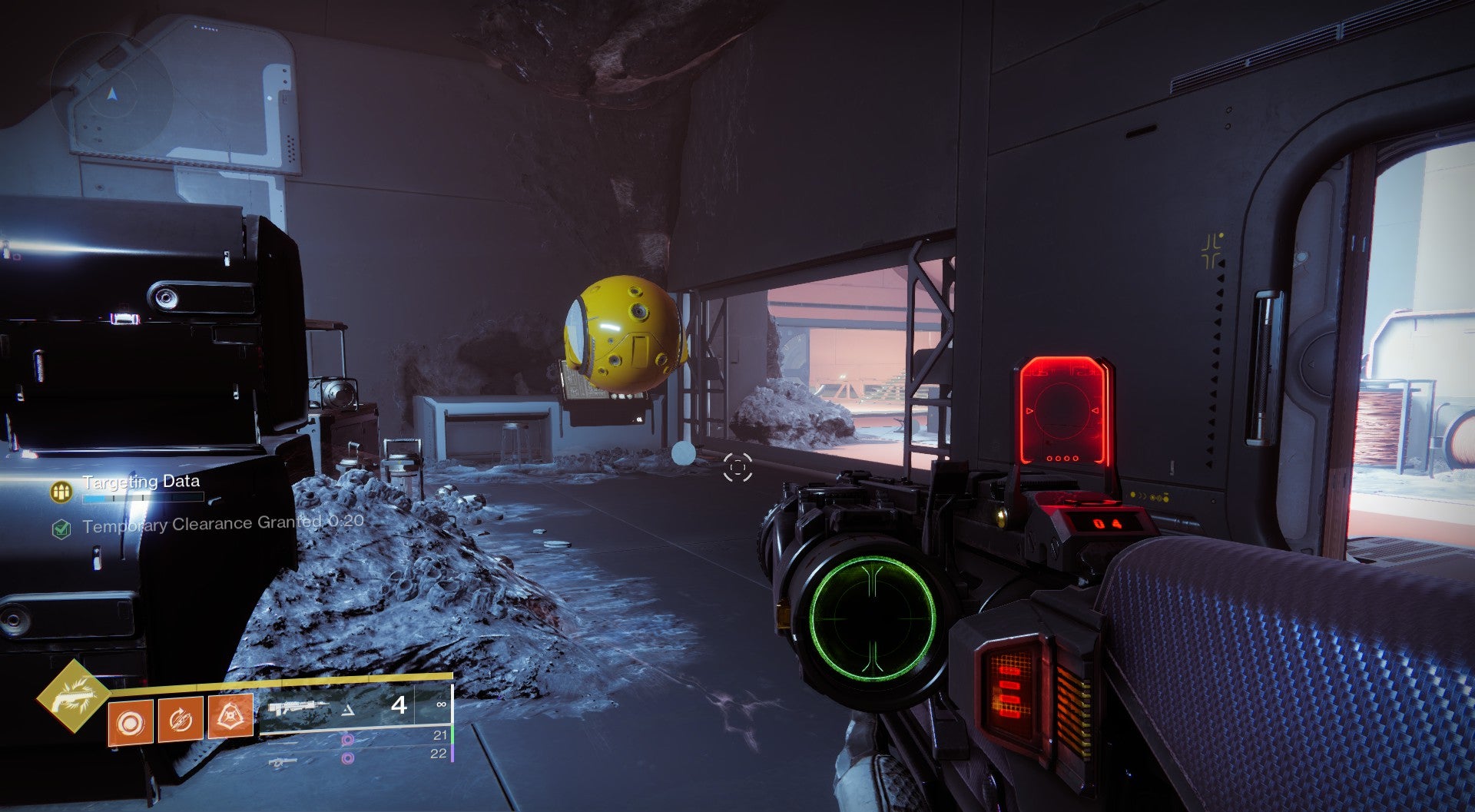Select the melee ability icon

click(x=180, y=720)
